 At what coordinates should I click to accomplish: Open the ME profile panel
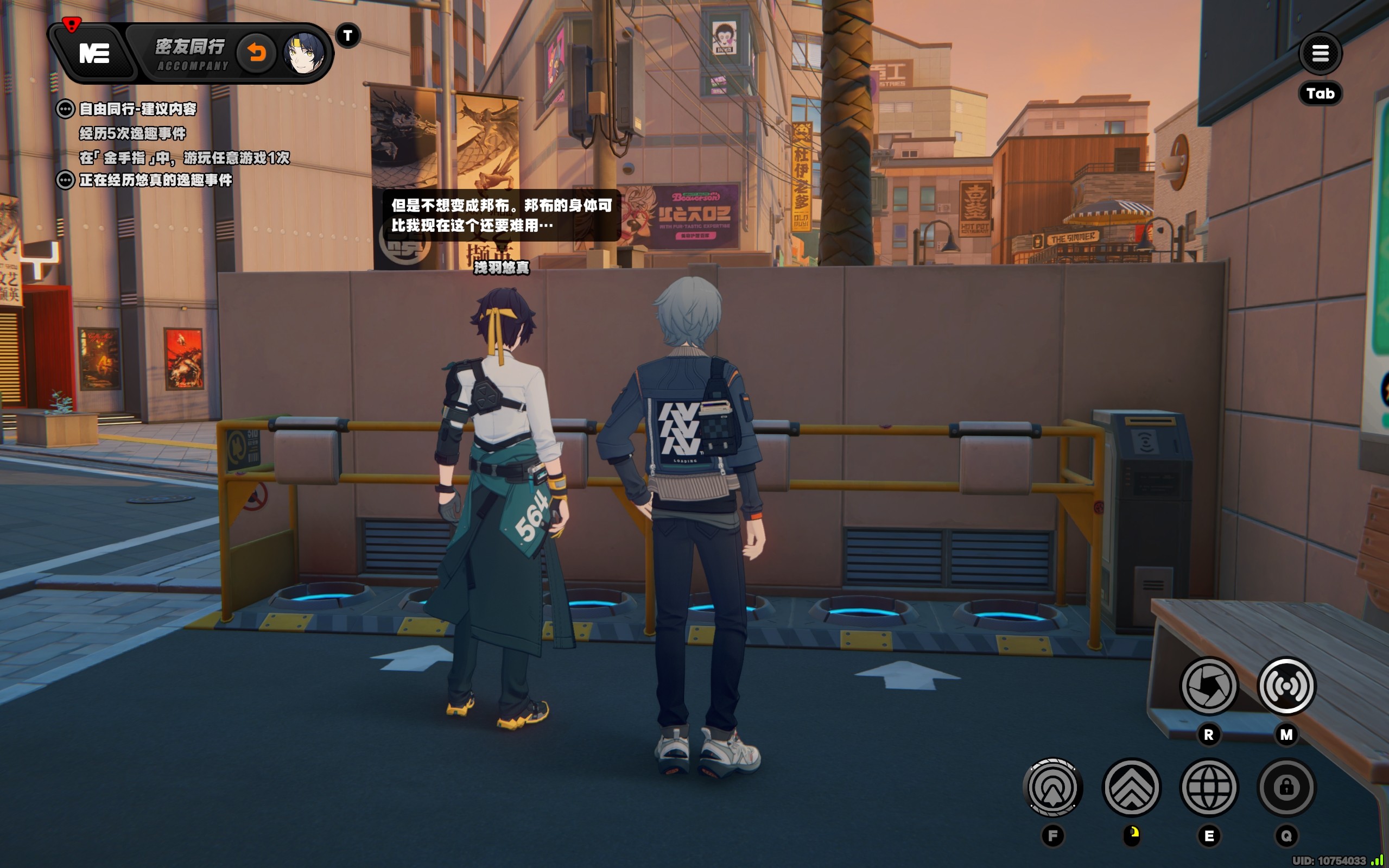tap(93, 53)
